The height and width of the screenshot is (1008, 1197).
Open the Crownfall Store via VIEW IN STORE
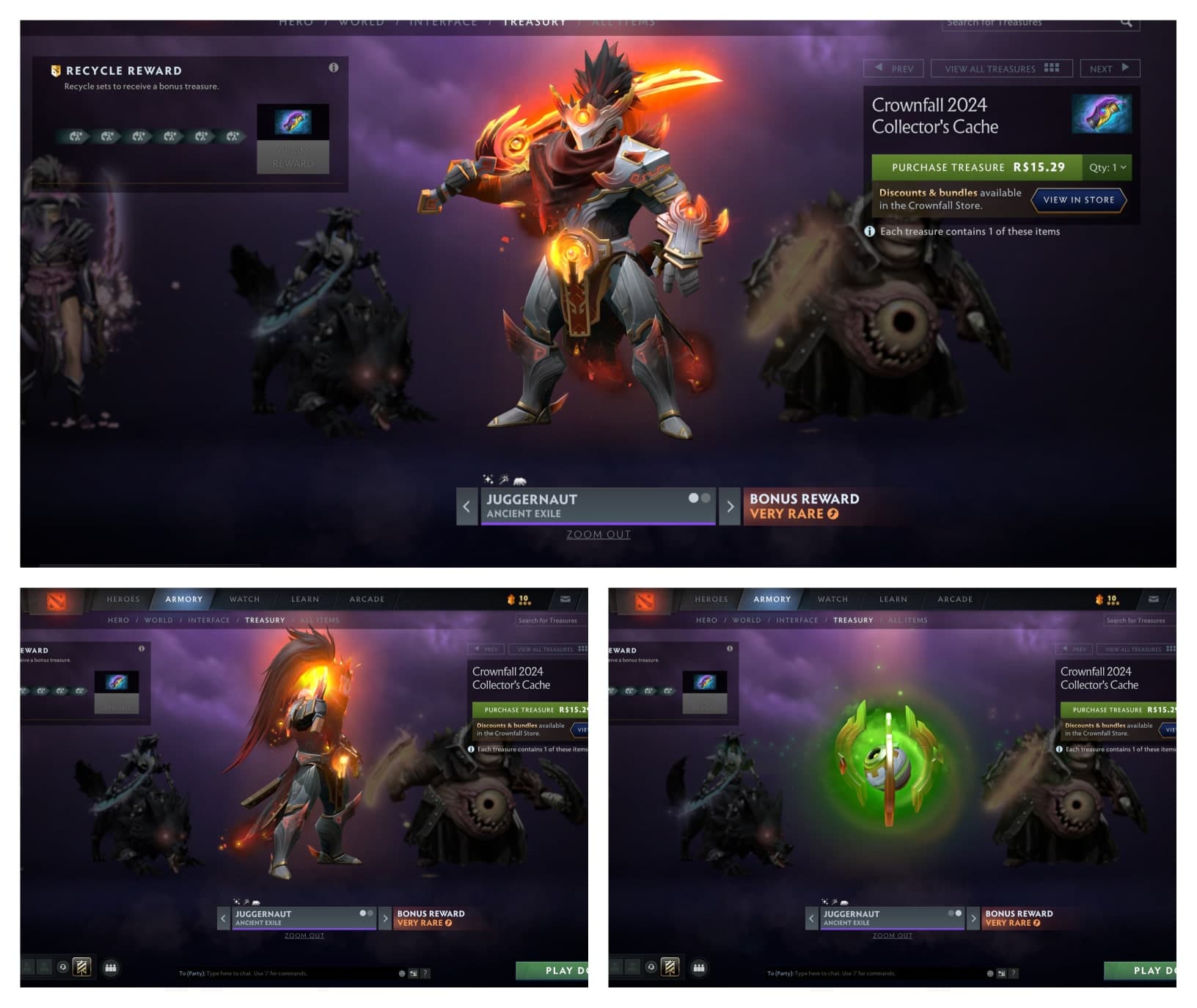point(1078,200)
